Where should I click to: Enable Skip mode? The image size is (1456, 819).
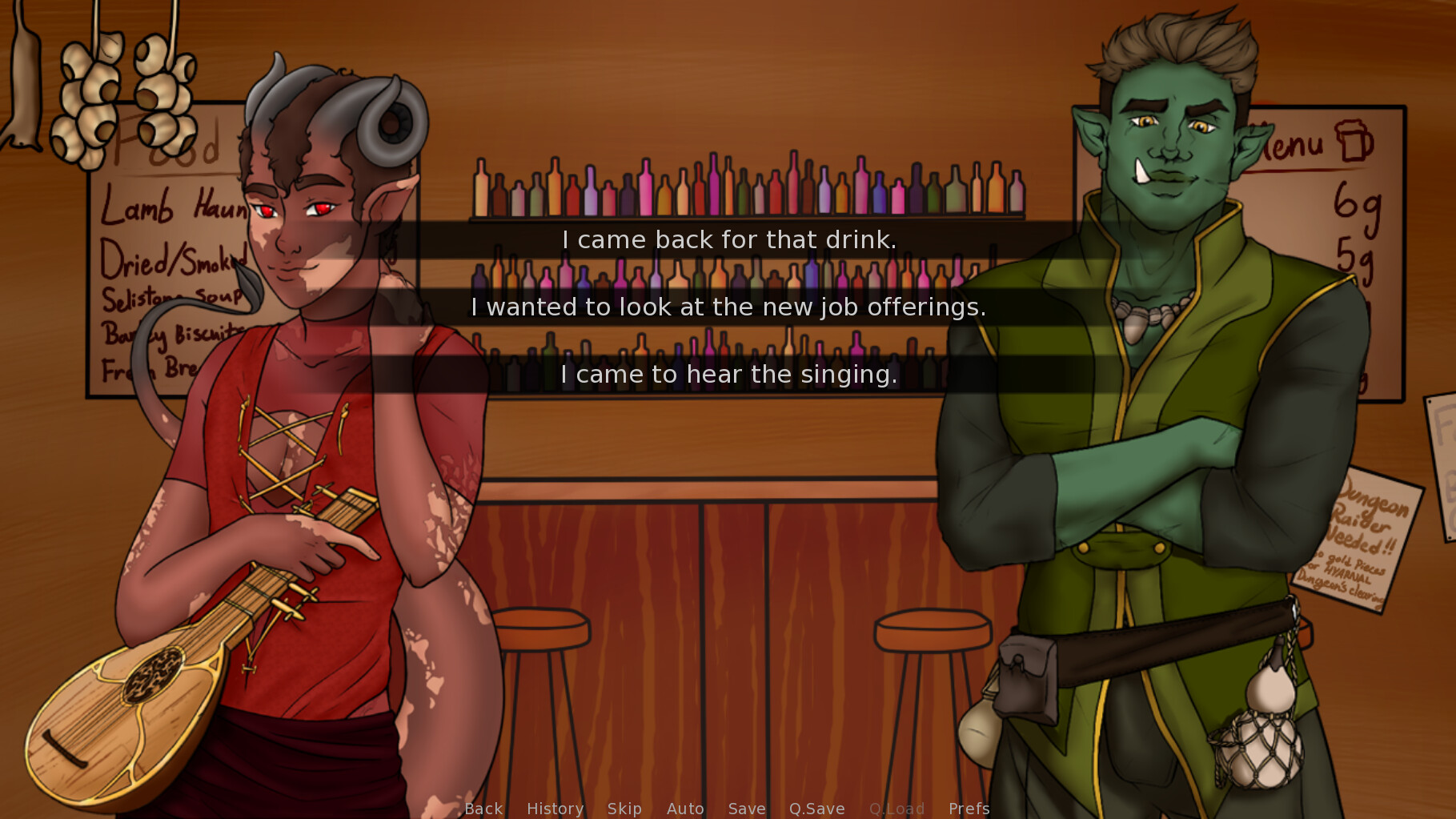(624, 809)
